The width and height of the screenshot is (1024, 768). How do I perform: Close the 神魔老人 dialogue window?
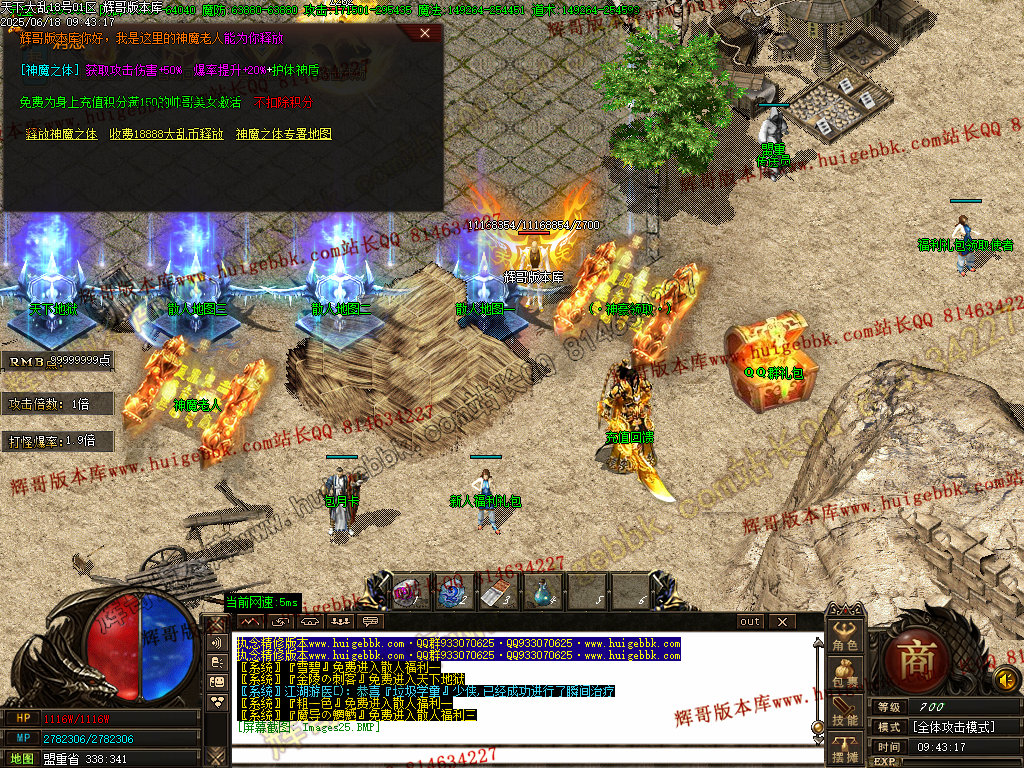tap(426, 33)
